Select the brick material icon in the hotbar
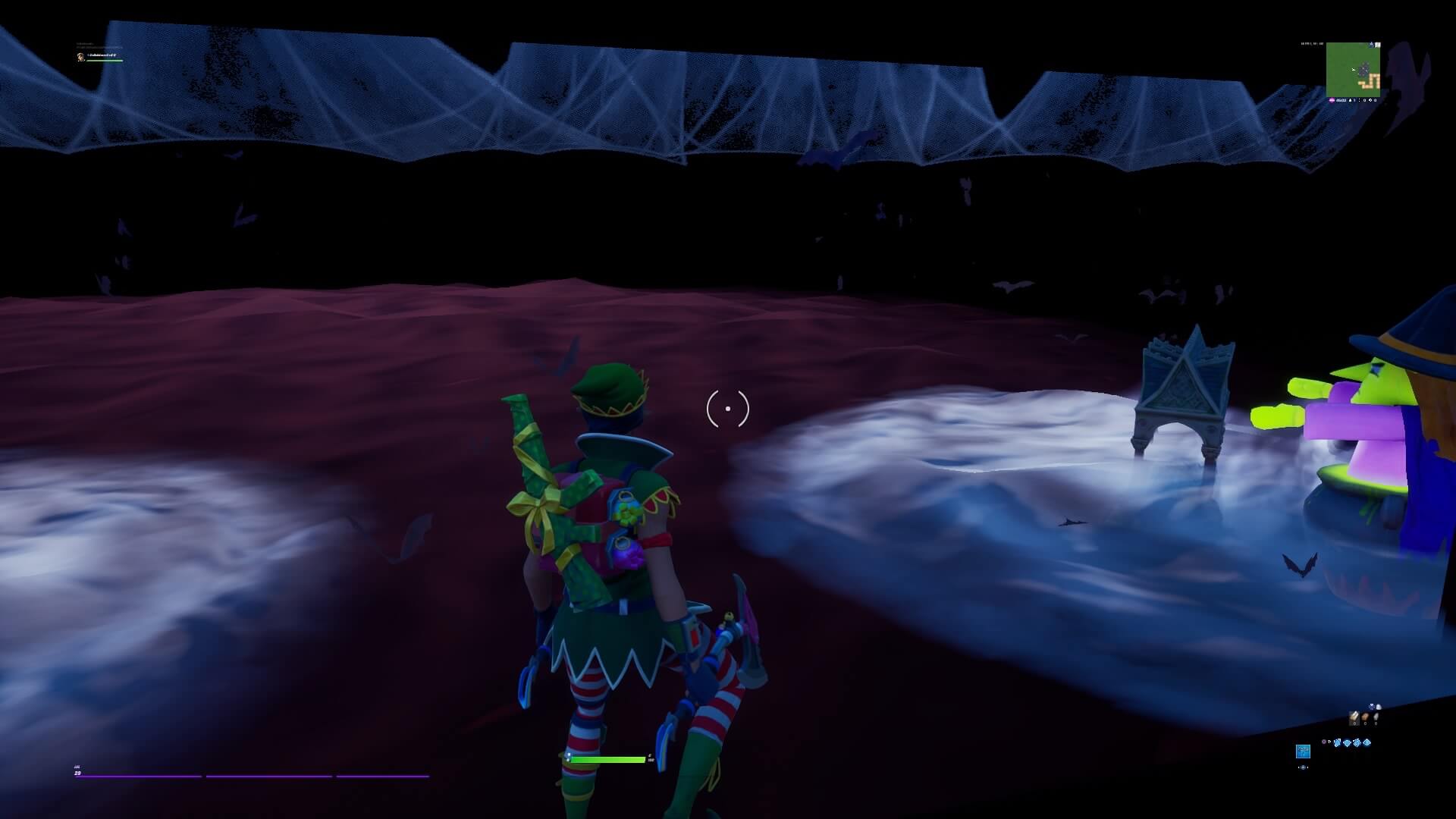The height and width of the screenshot is (819, 1456). (x=1365, y=717)
